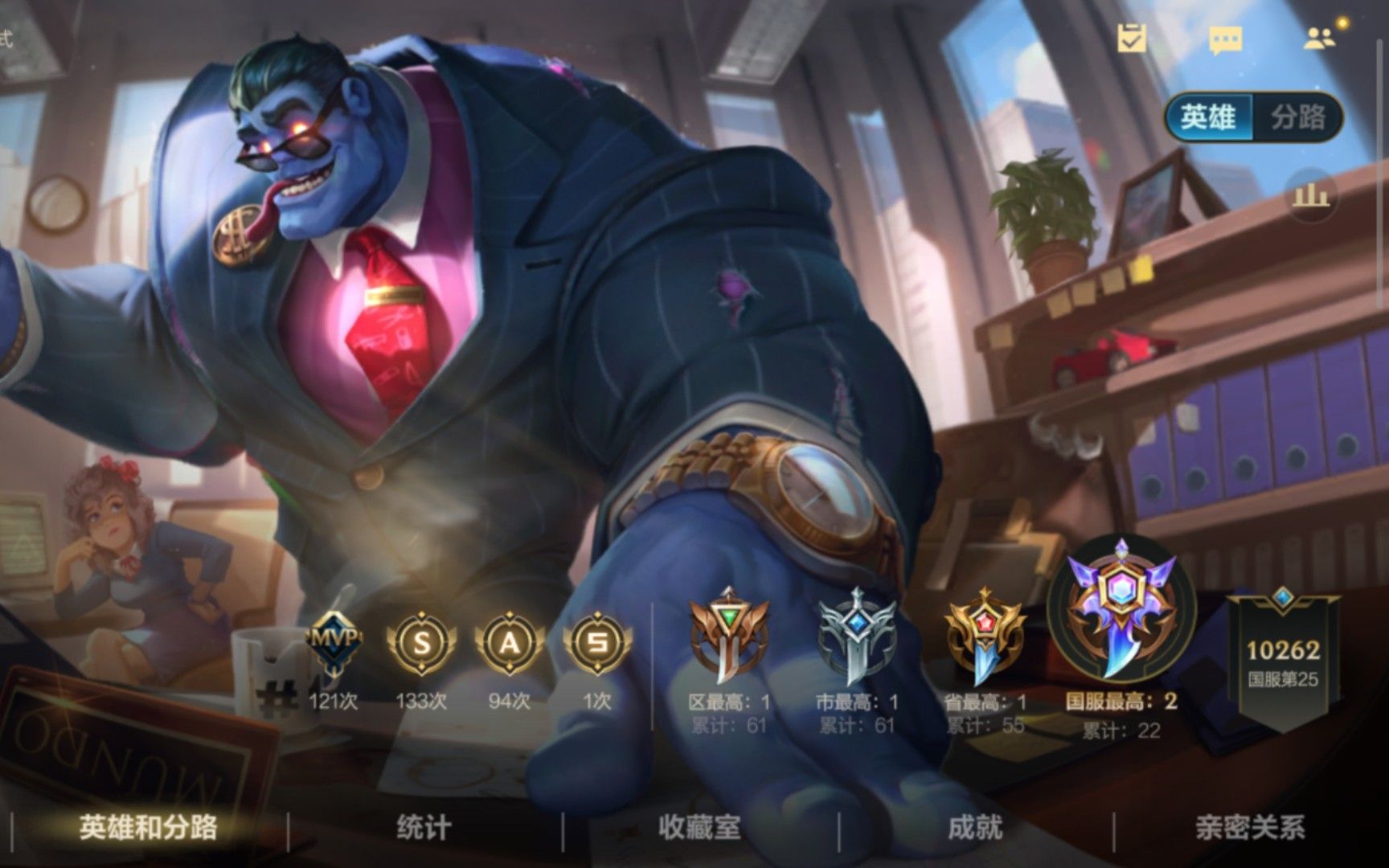The height and width of the screenshot is (868, 1389).
Task: Select the 英雄 toggle option
Action: [1210, 114]
